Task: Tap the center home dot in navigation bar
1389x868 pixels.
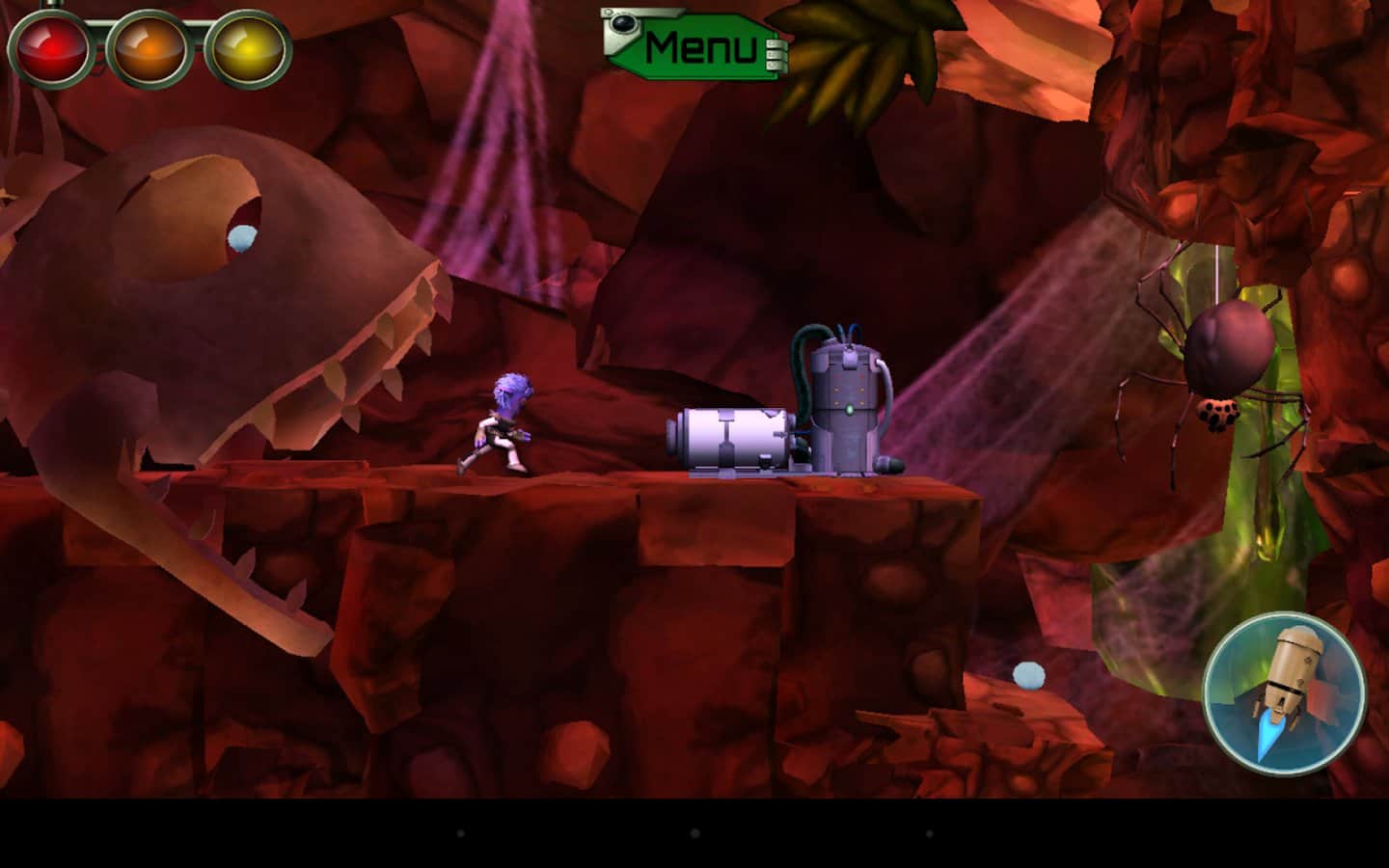Action: coord(694,832)
